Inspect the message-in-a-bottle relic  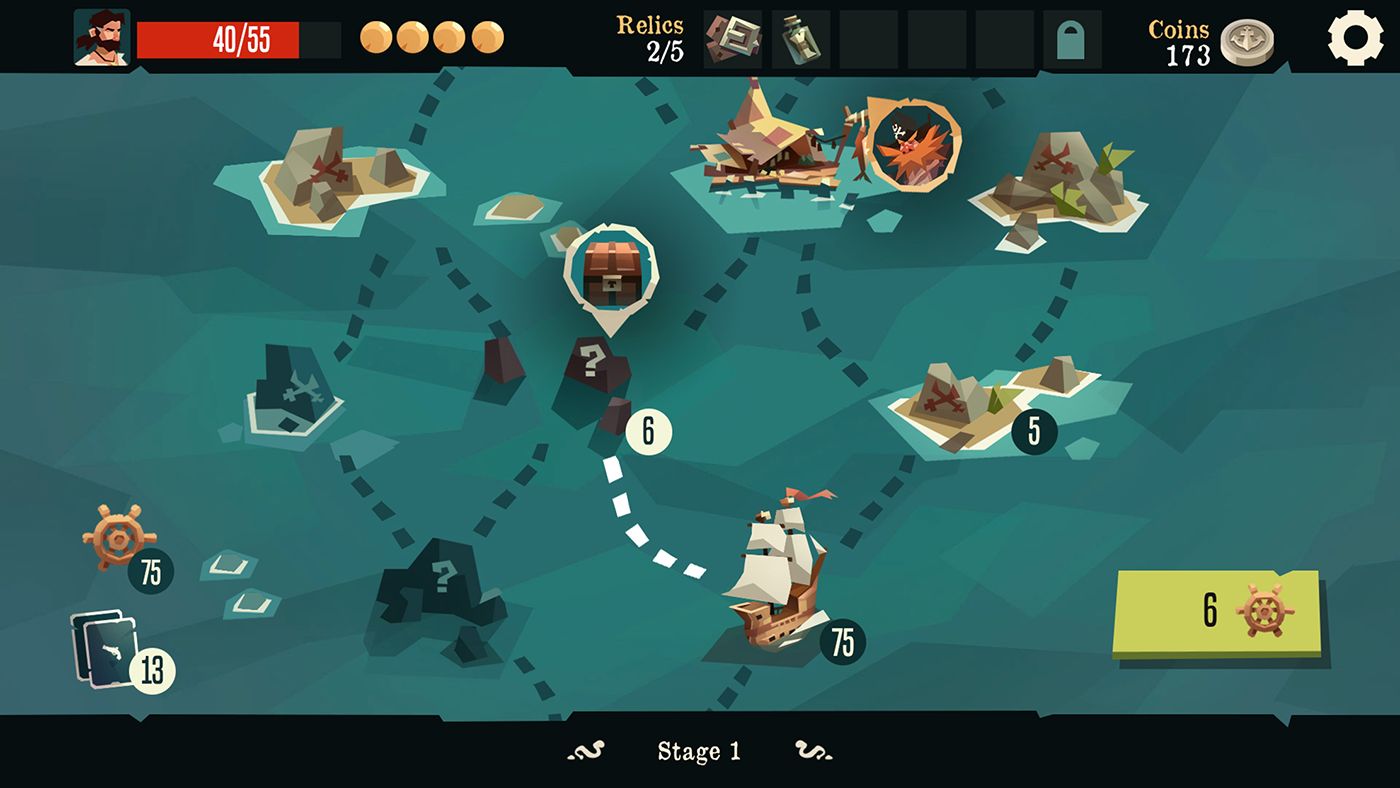pos(801,39)
